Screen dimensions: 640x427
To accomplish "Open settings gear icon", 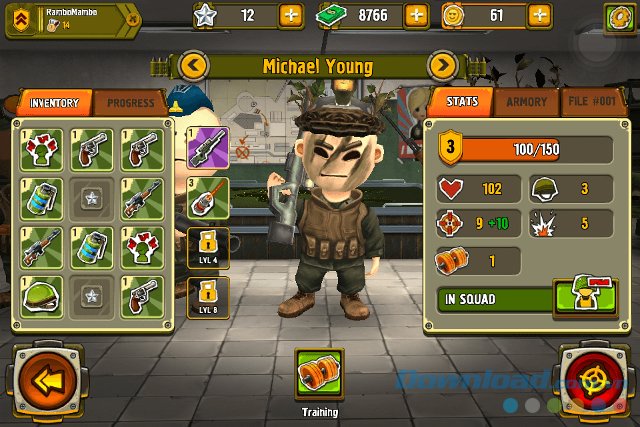I will (620, 17).
